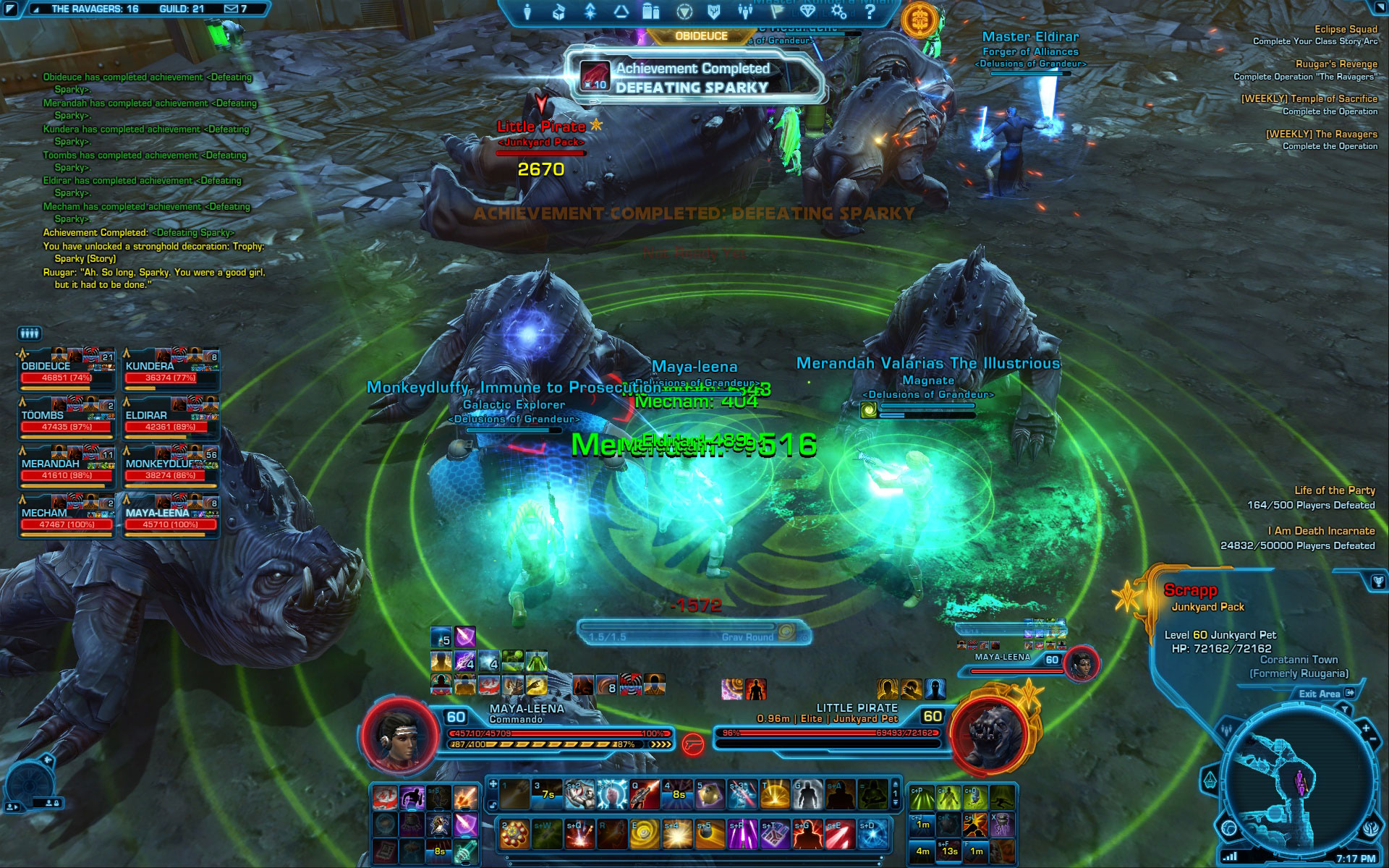Screen dimensions: 1389x868
Task: Open the mail icon in the top-left bar
Action: 231,9
